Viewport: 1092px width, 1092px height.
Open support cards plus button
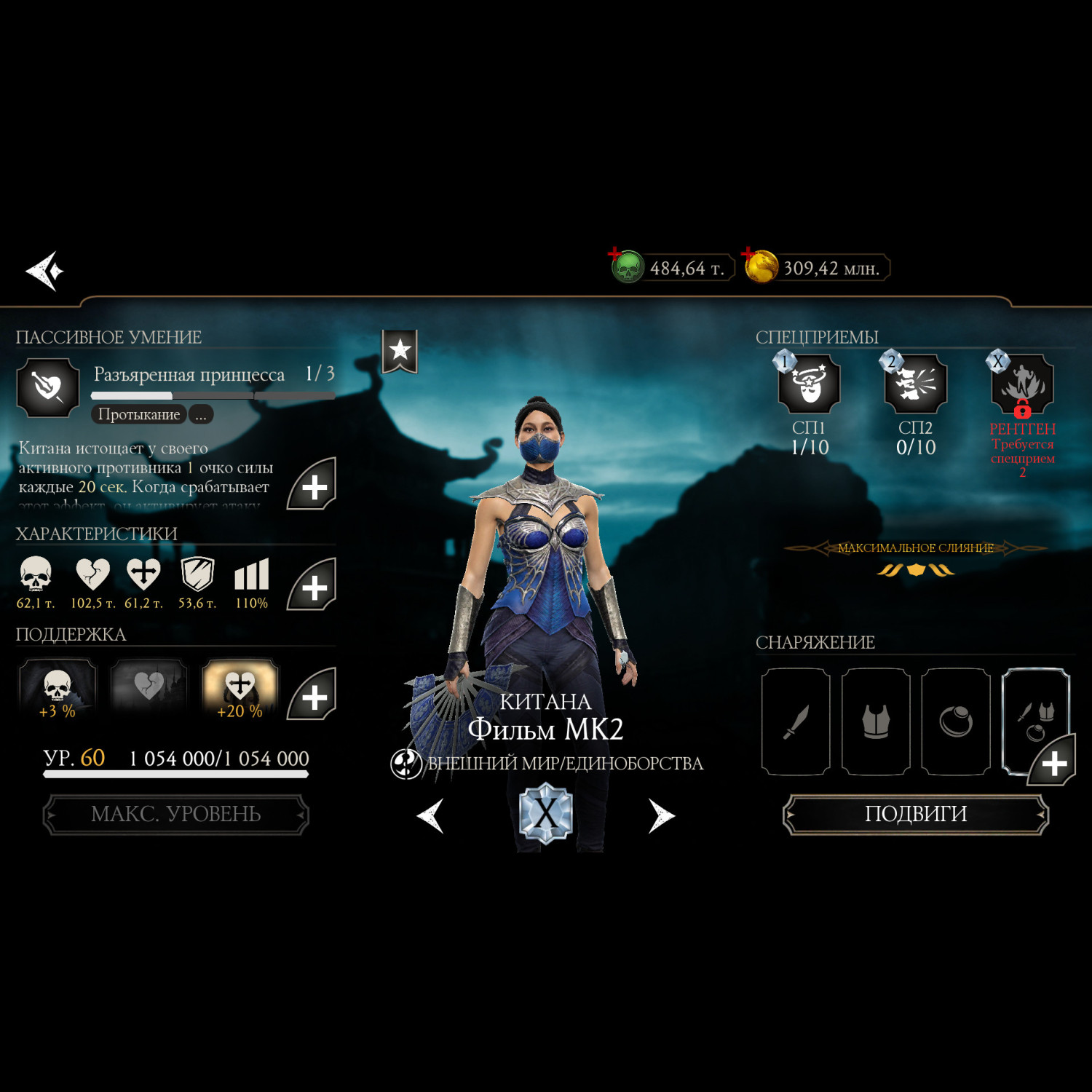click(312, 695)
